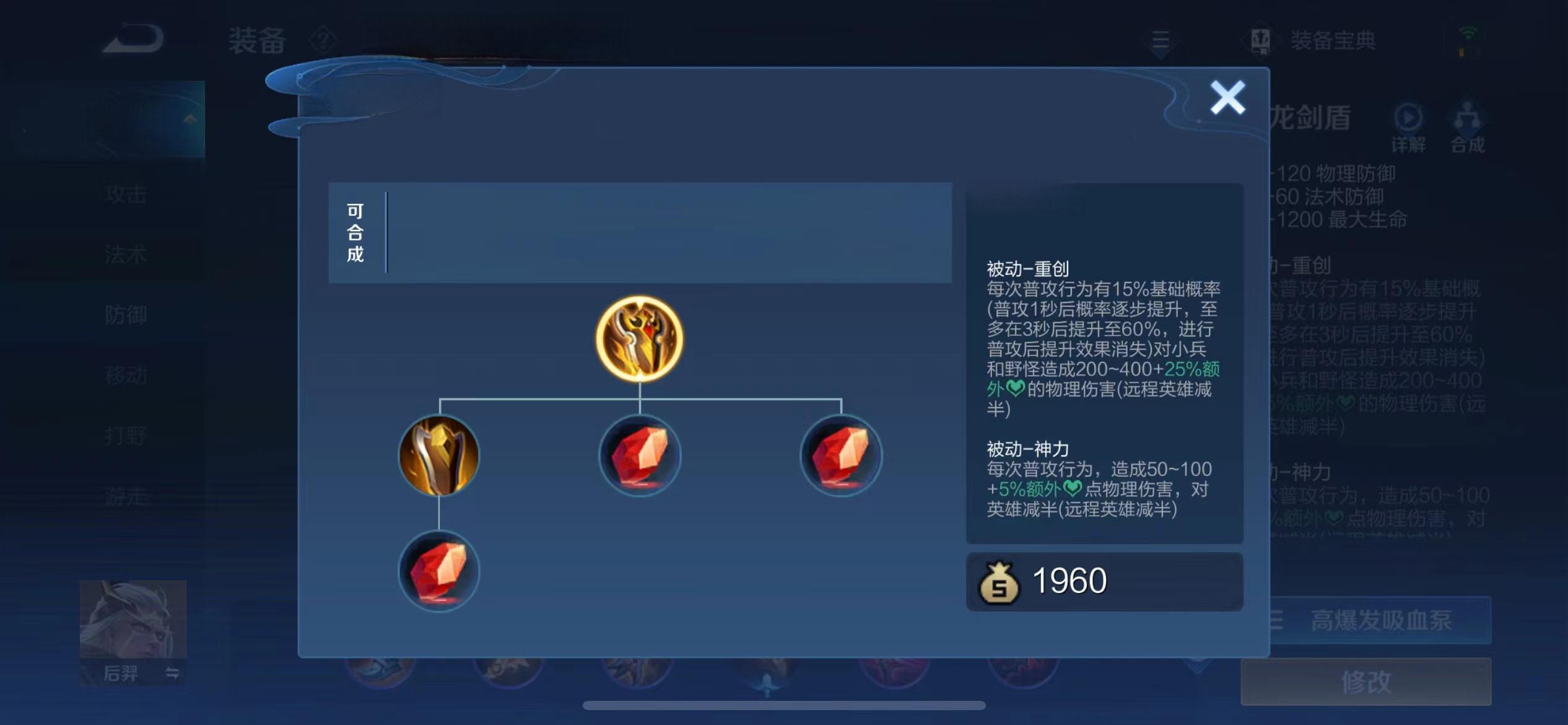Click the back arrow to exit equipment screen

[x=132, y=38]
